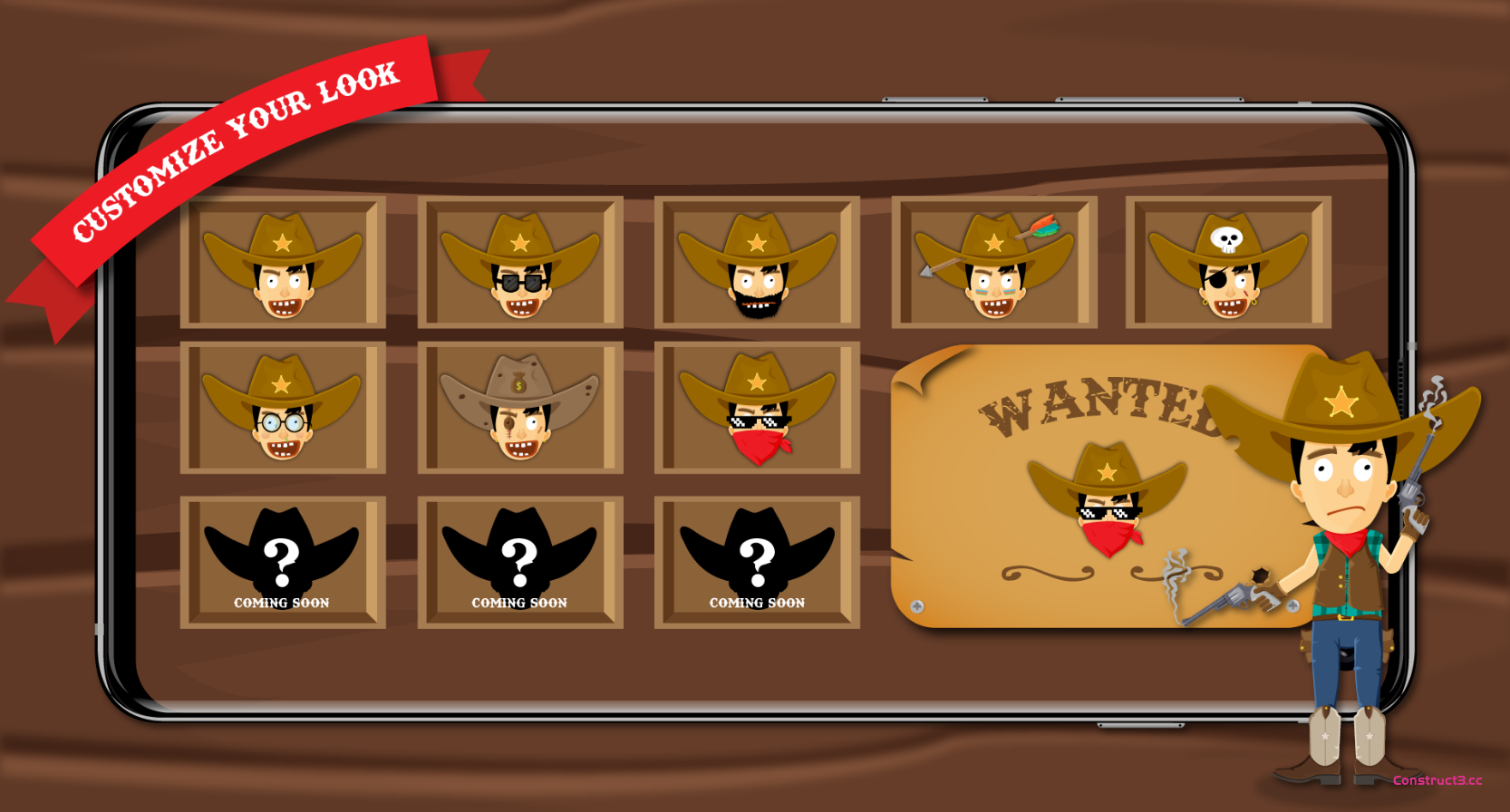1510x812 pixels.
Task: Choose the skull hat eyepatch cowboy
Action: 1228,263
